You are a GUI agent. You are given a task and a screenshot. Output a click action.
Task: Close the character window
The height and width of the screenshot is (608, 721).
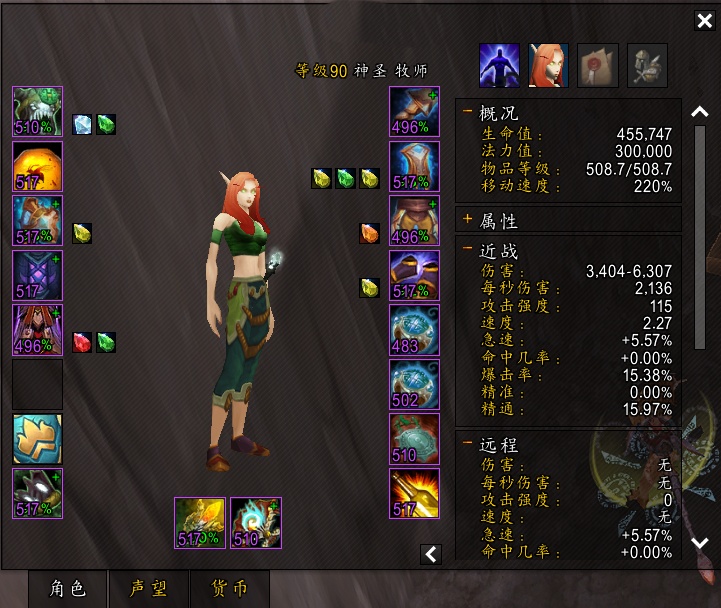[x=703, y=21]
